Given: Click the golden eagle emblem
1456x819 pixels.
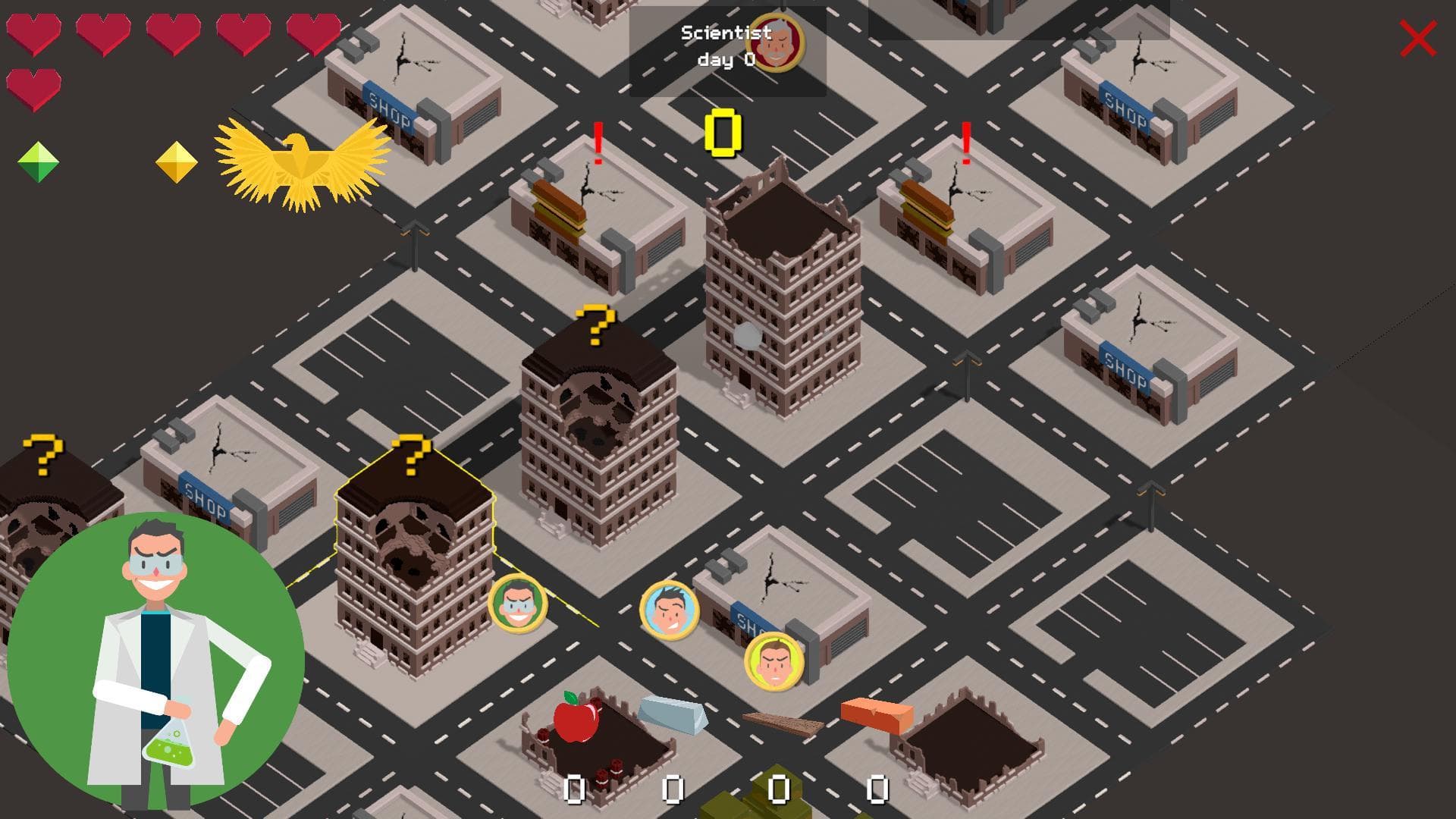Looking at the screenshot, I should click(x=303, y=163).
